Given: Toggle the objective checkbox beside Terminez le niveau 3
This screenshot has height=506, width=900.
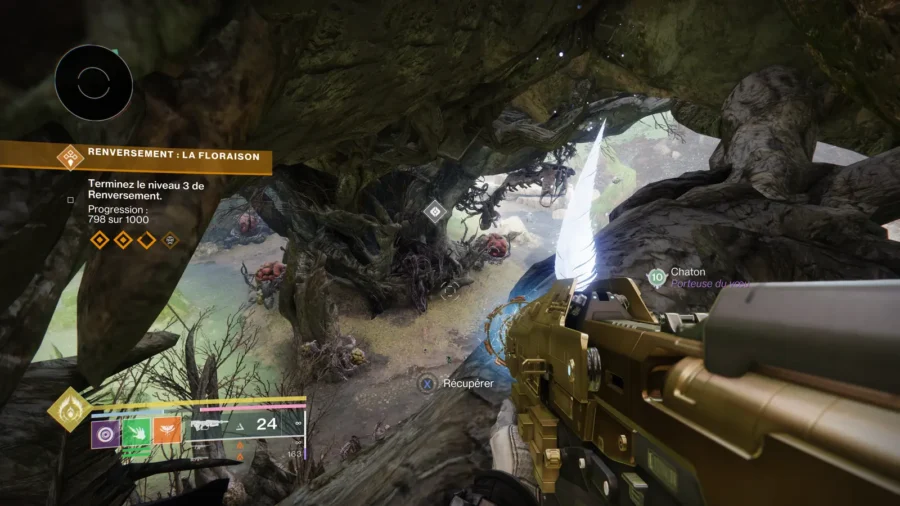Looking at the screenshot, I should pos(70,199).
